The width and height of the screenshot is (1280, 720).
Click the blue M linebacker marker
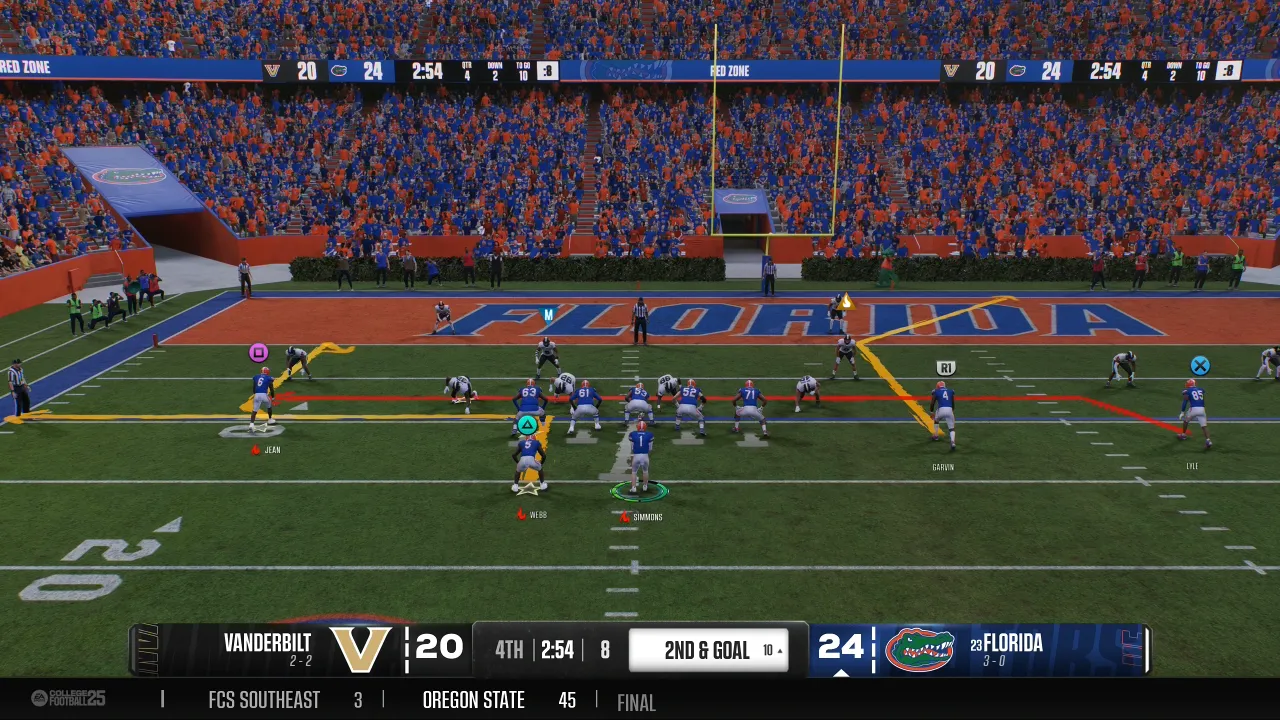(547, 315)
